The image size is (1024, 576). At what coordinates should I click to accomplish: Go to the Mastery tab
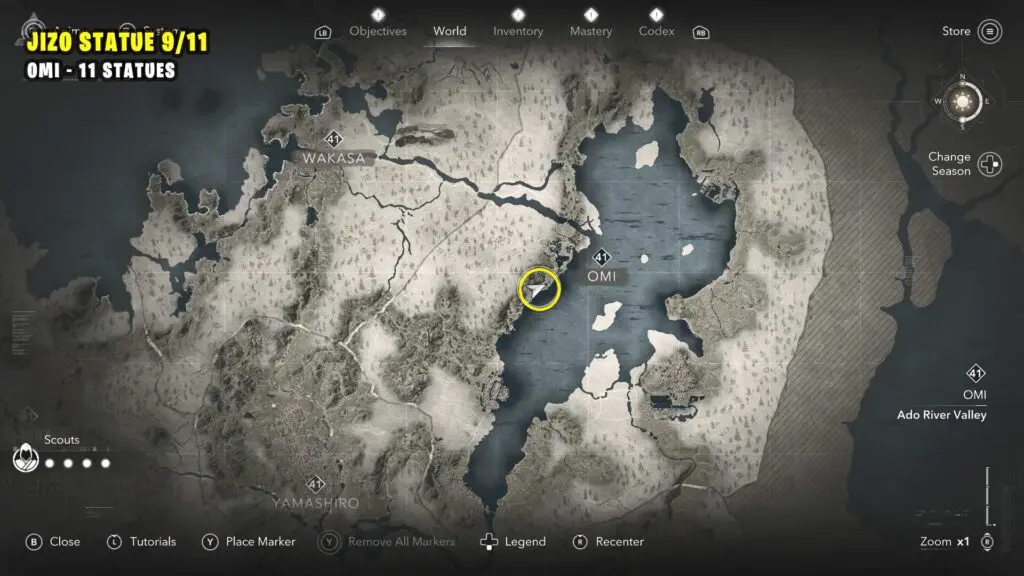590,31
